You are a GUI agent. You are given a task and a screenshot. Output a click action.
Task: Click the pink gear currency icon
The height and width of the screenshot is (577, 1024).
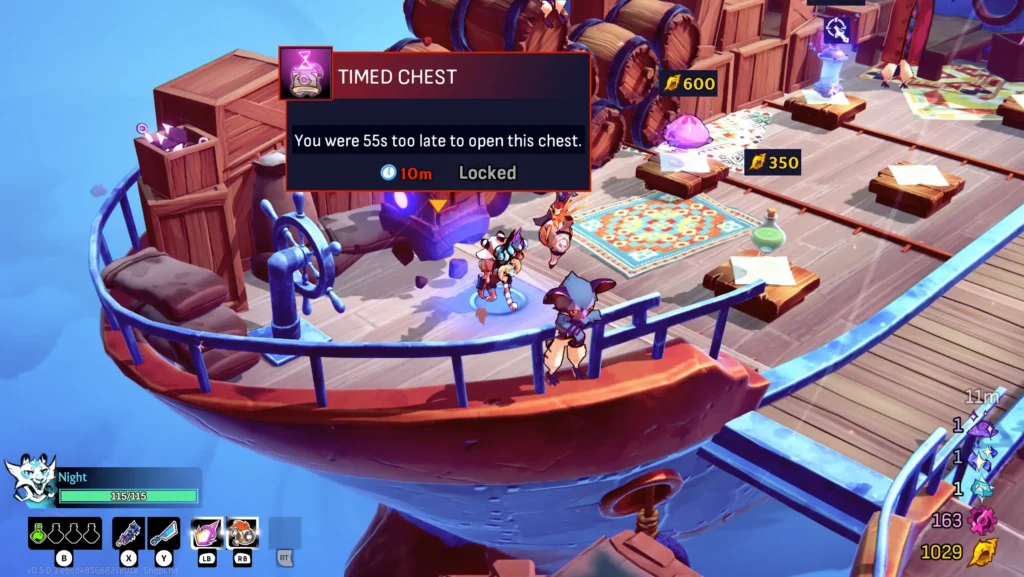click(x=983, y=520)
